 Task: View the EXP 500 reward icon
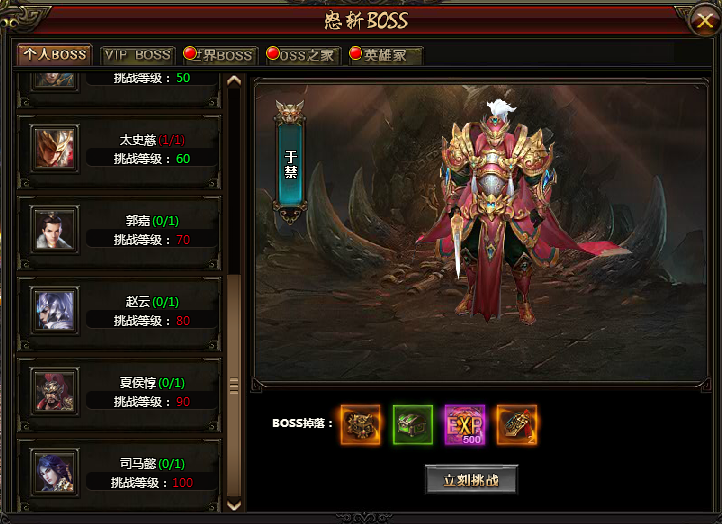click(465, 424)
